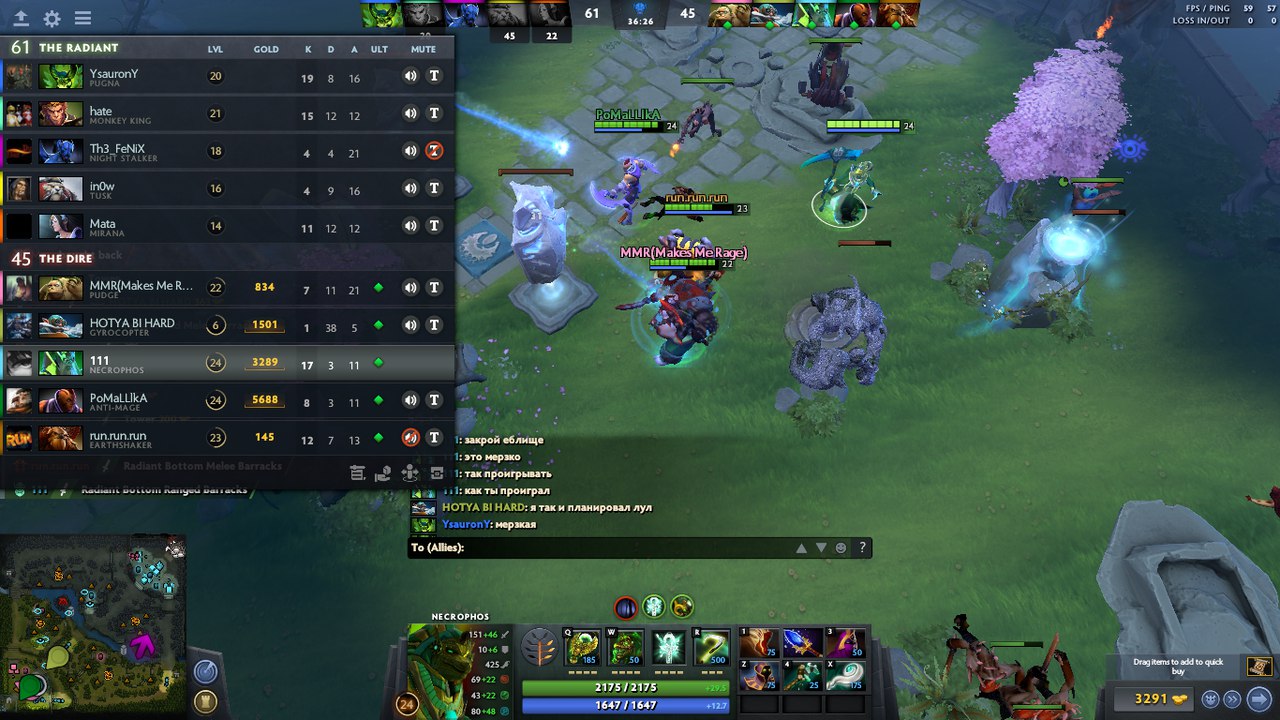The width and height of the screenshot is (1280, 720).
Task: Click the question mark chat help button
Action: [861, 547]
